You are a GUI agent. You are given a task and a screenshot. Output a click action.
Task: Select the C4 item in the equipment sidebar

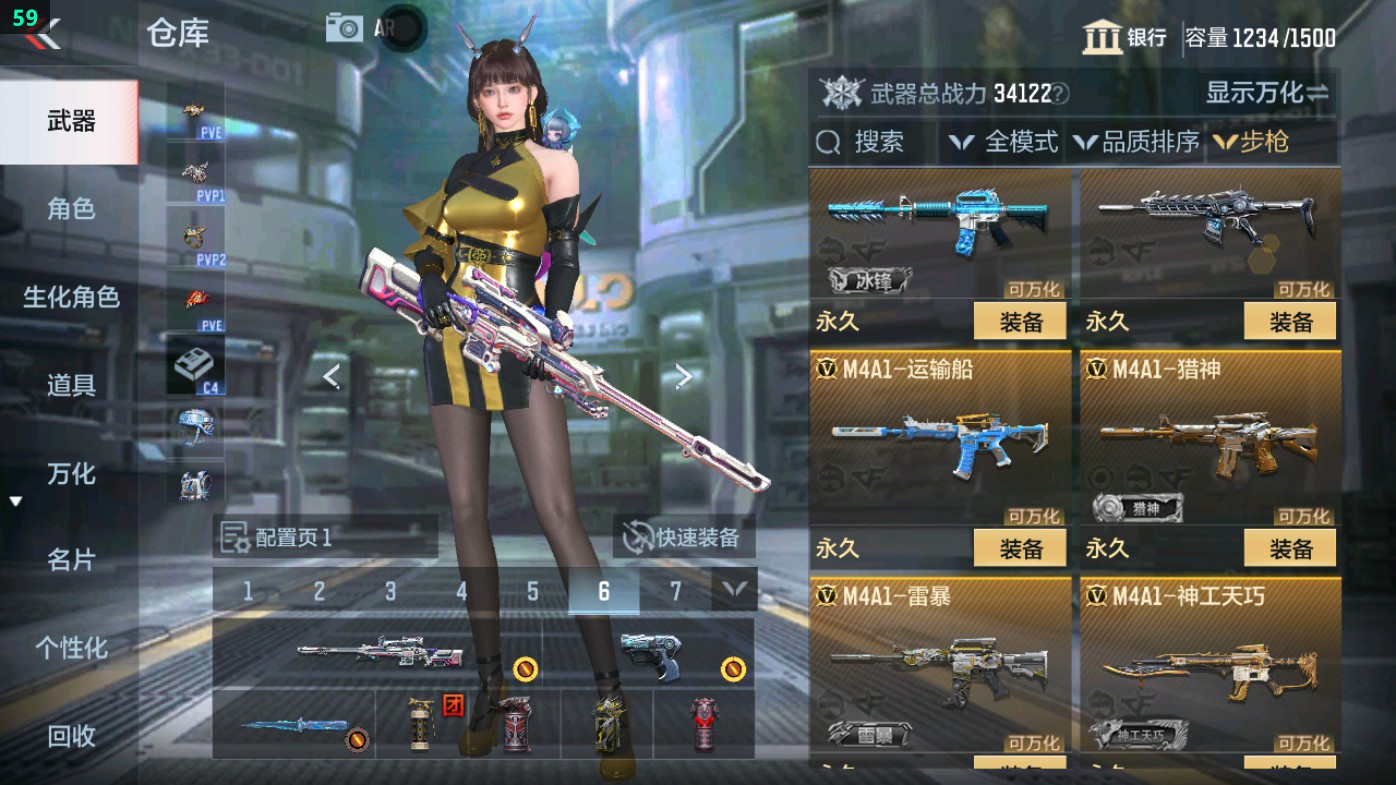196,365
